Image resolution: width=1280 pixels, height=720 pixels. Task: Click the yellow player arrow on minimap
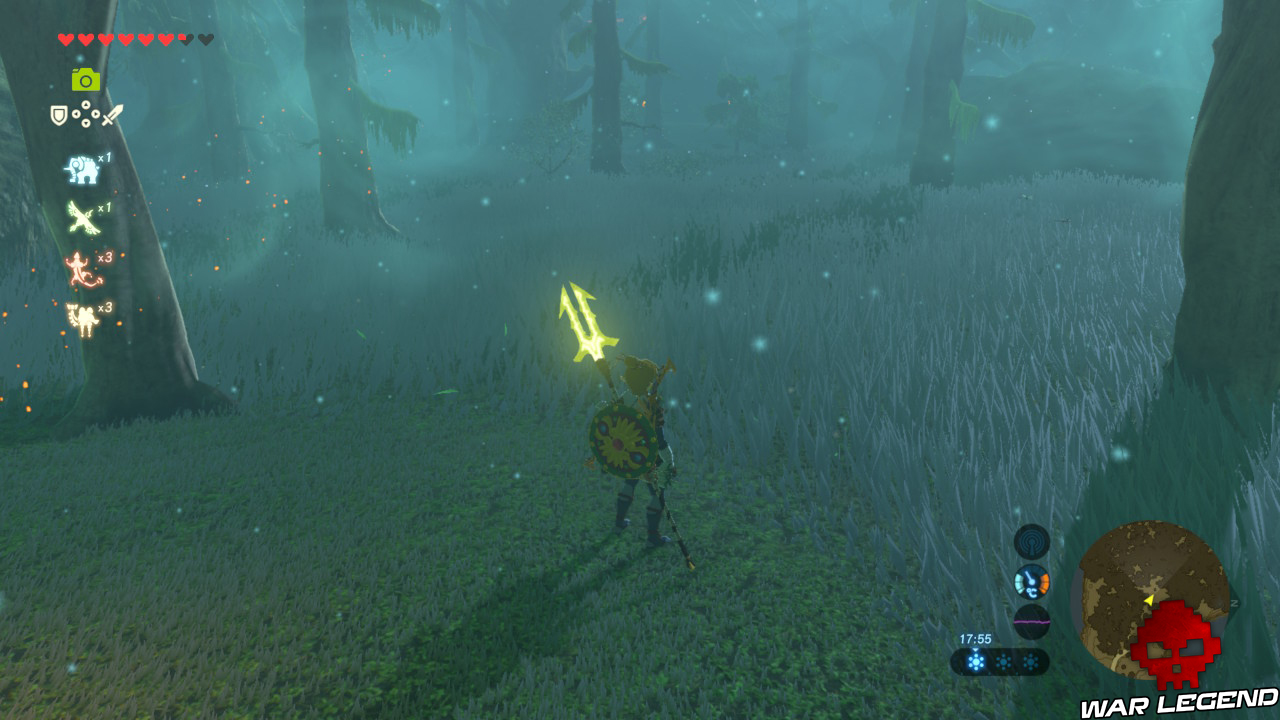[x=1150, y=598]
